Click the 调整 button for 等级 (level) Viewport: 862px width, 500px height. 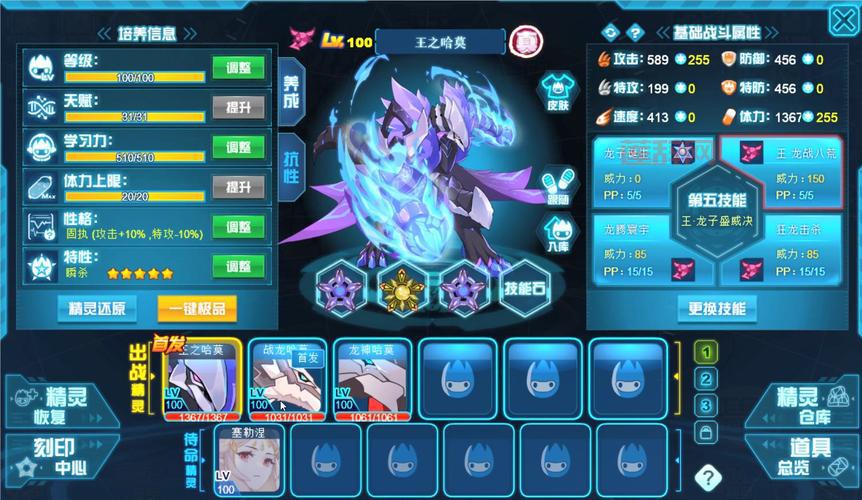click(238, 68)
